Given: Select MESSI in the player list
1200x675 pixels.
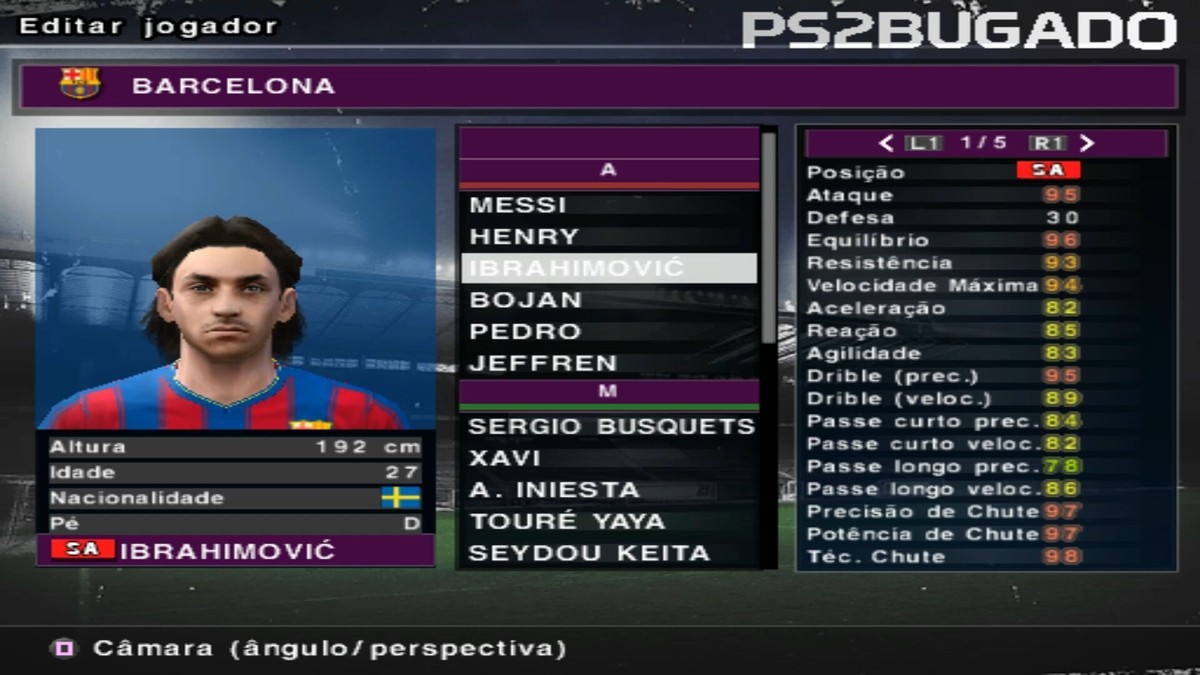Looking at the screenshot, I should (517, 205).
